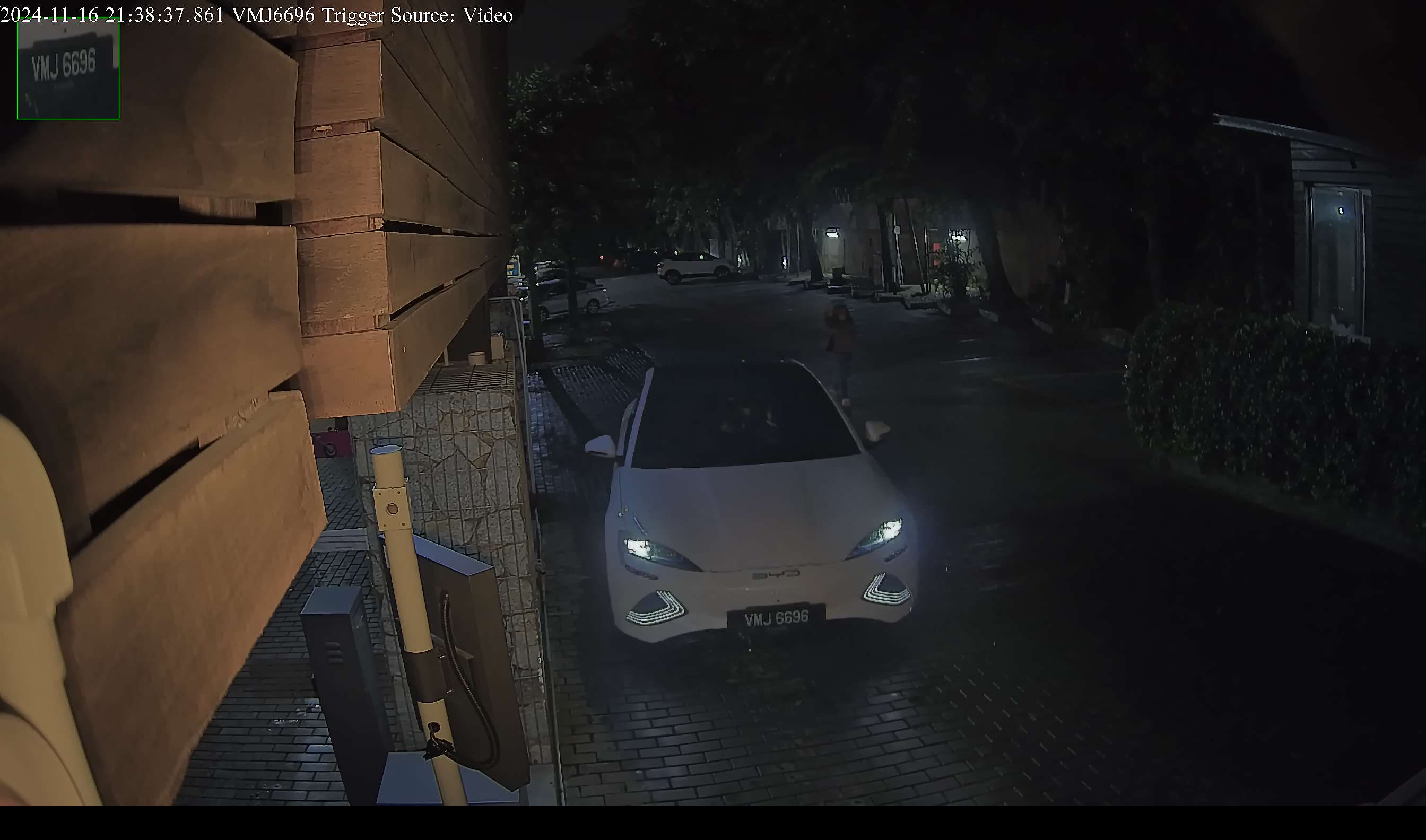
Task: Open the VMJ 6696 plate snapshot thumbnail
Action: (68, 68)
